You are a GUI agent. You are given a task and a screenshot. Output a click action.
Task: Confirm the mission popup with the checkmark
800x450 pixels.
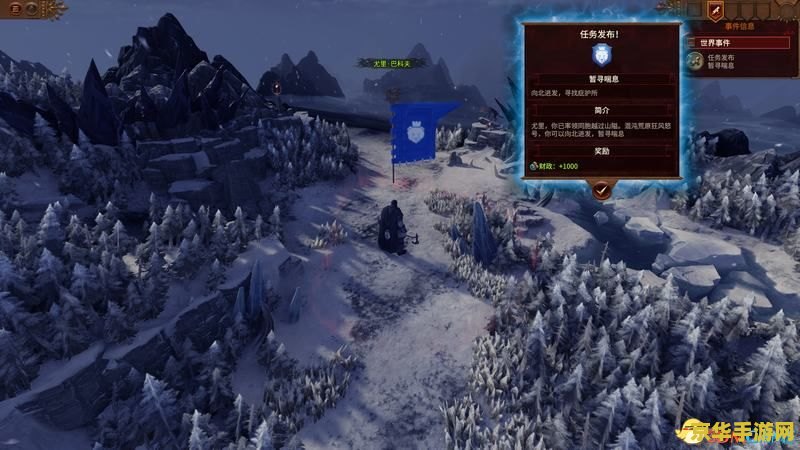601,187
